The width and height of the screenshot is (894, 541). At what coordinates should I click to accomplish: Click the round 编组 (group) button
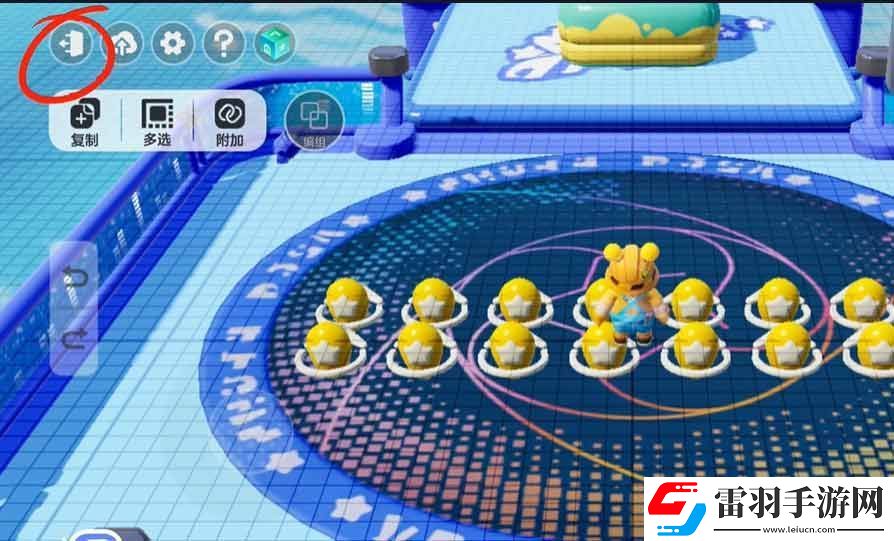click(314, 121)
